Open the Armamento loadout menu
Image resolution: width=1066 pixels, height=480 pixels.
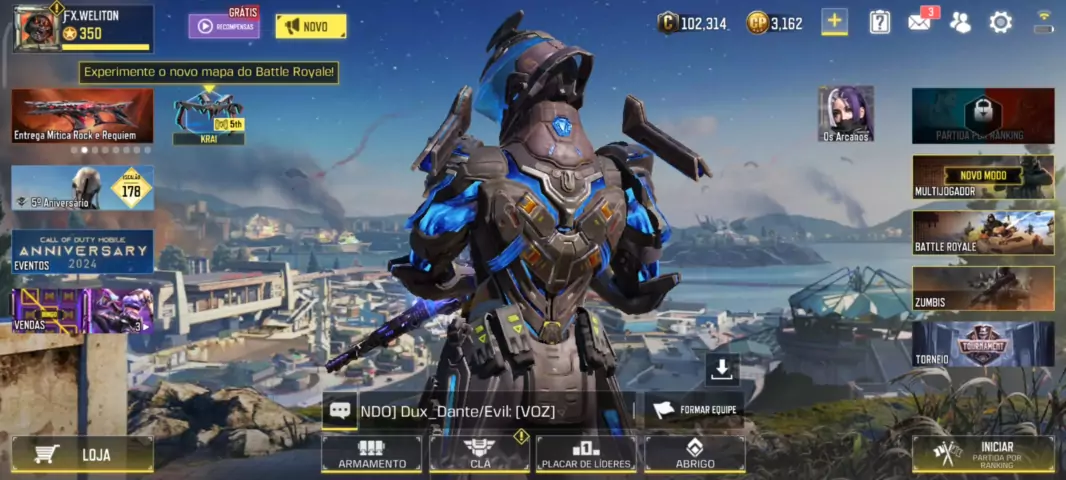click(x=372, y=454)
